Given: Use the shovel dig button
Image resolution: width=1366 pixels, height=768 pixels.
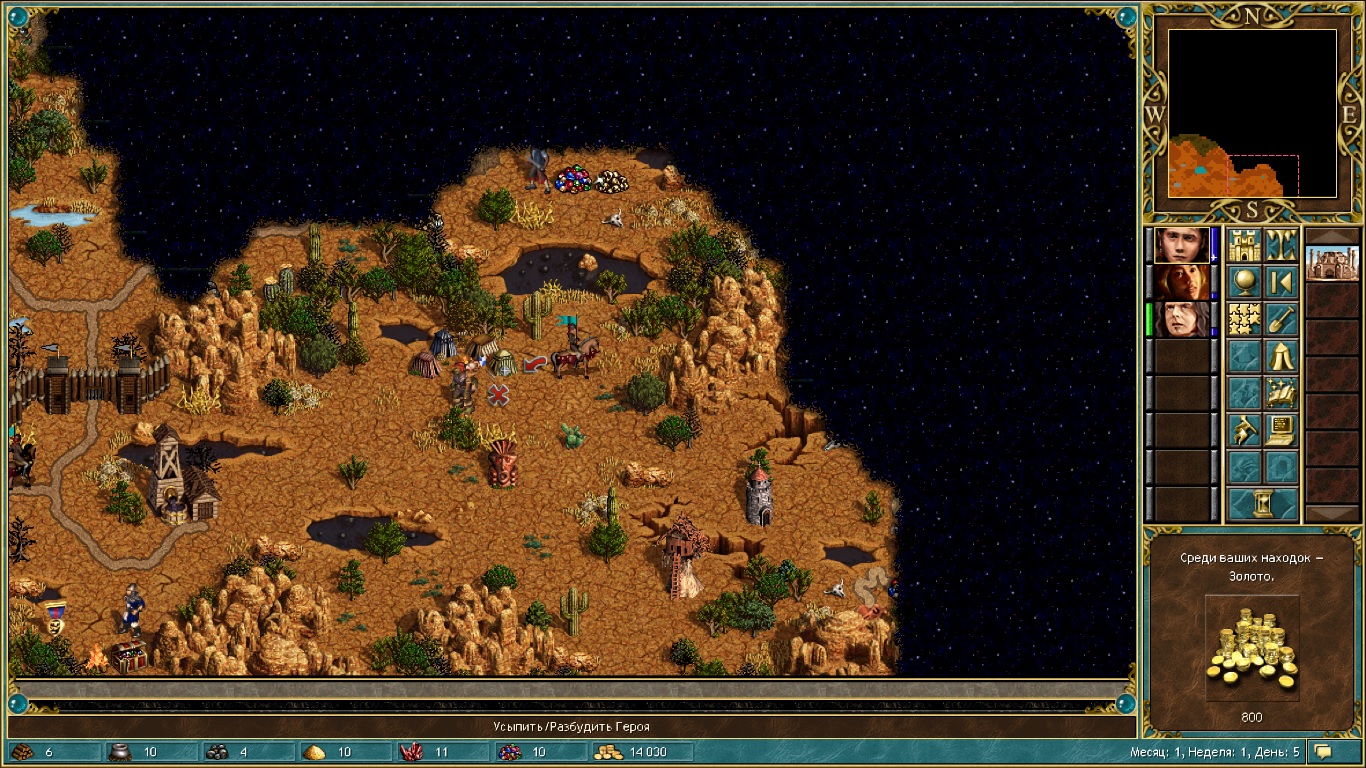Looking at the screenshot, I should [x=1281, y=319].
